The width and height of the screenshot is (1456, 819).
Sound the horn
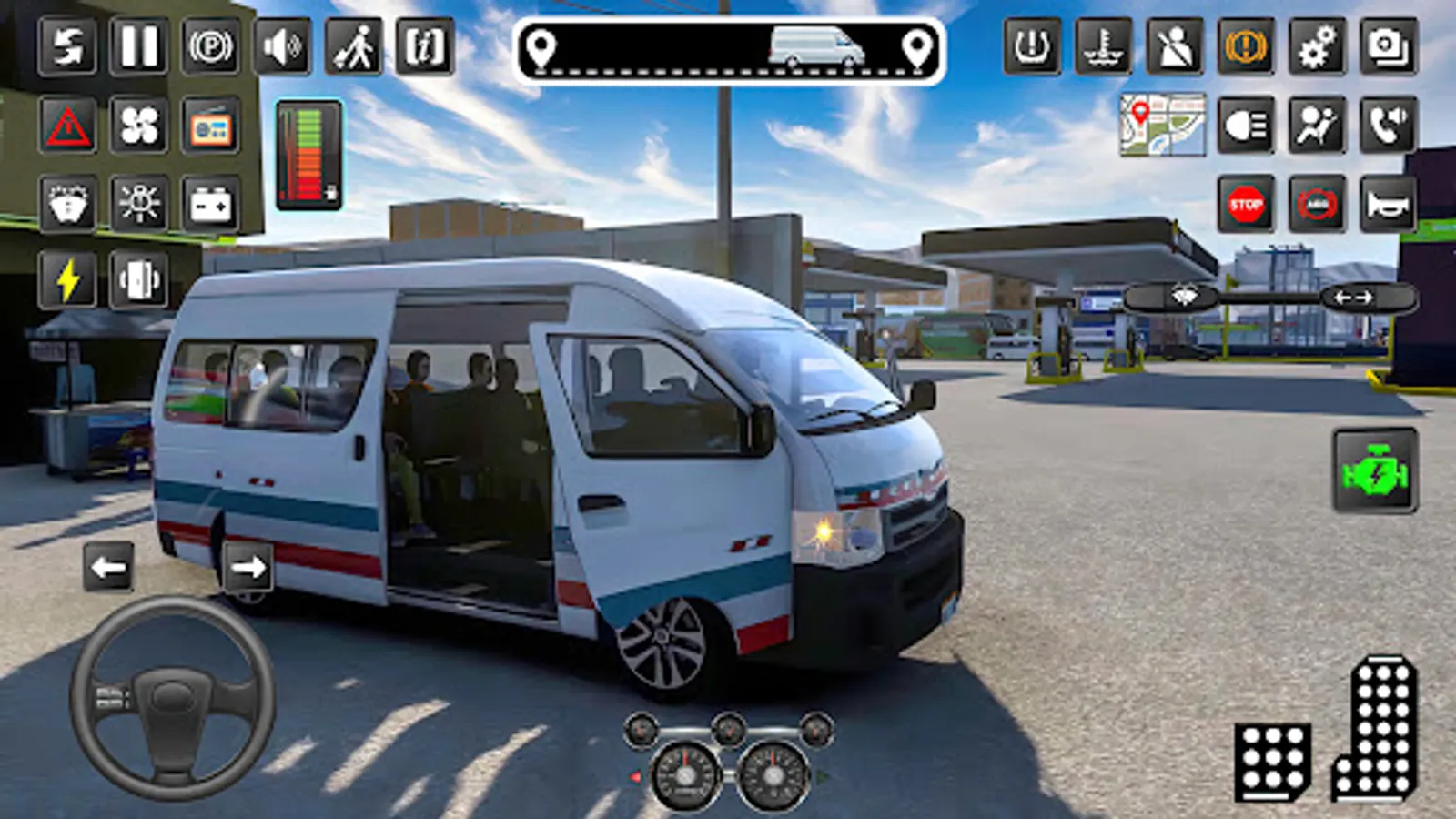(x=1389, y=205)
